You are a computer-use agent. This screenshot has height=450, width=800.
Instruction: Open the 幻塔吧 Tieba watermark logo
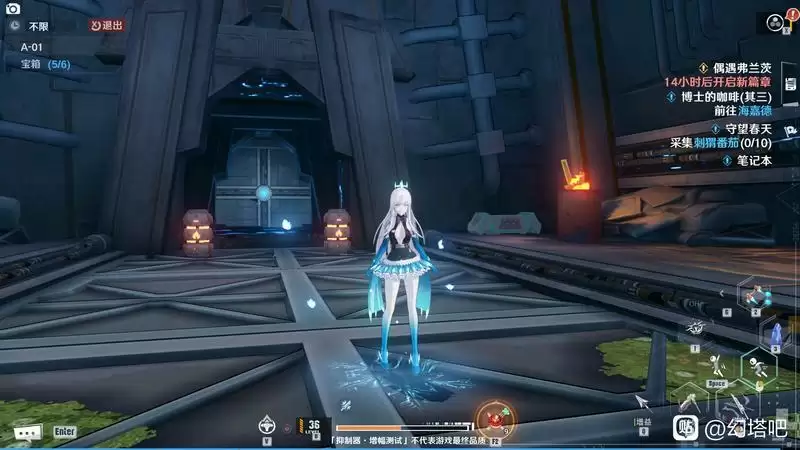coord(686,427)
